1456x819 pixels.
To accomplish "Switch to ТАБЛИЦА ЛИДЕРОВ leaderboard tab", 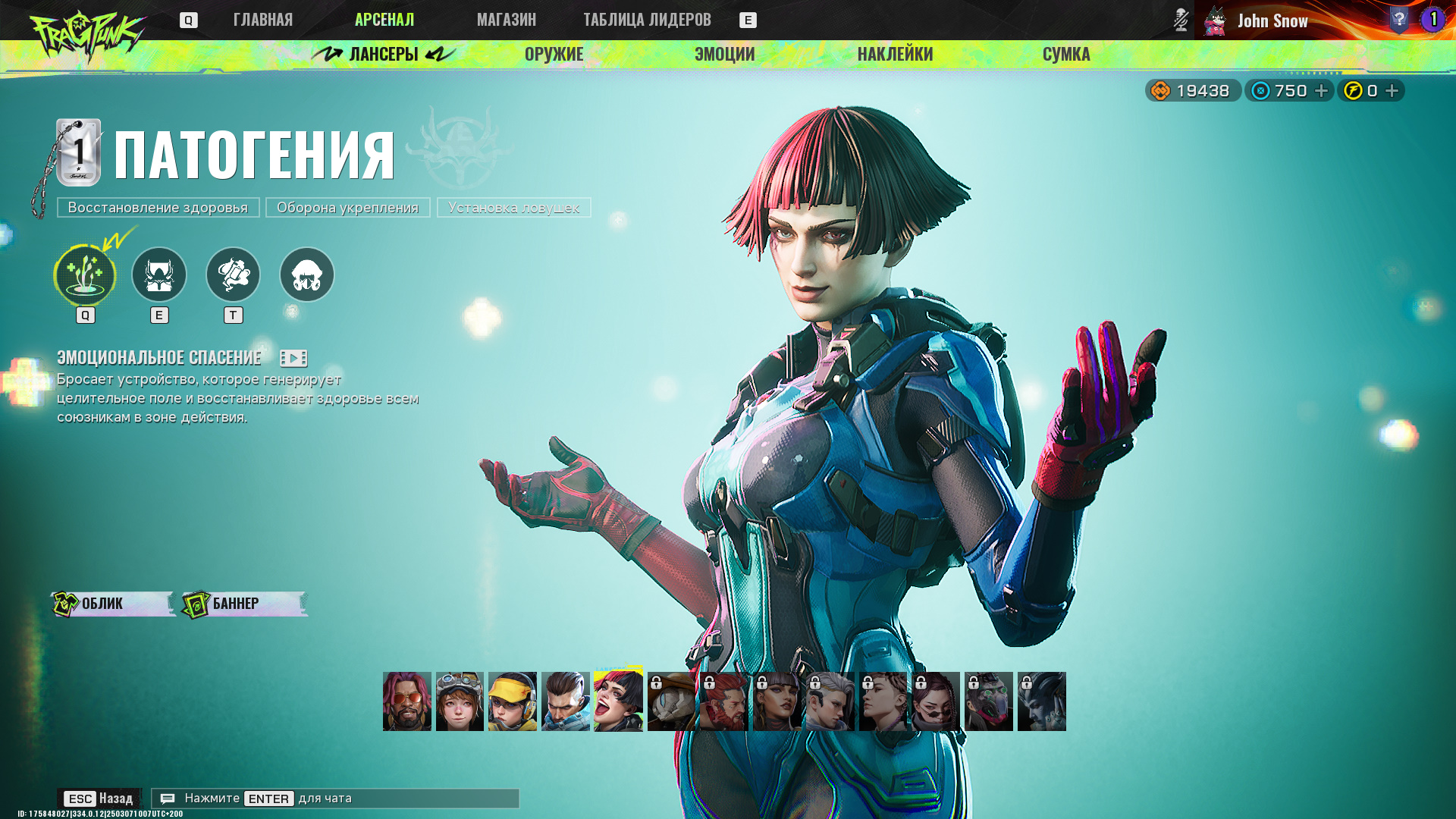I will 647,20.
